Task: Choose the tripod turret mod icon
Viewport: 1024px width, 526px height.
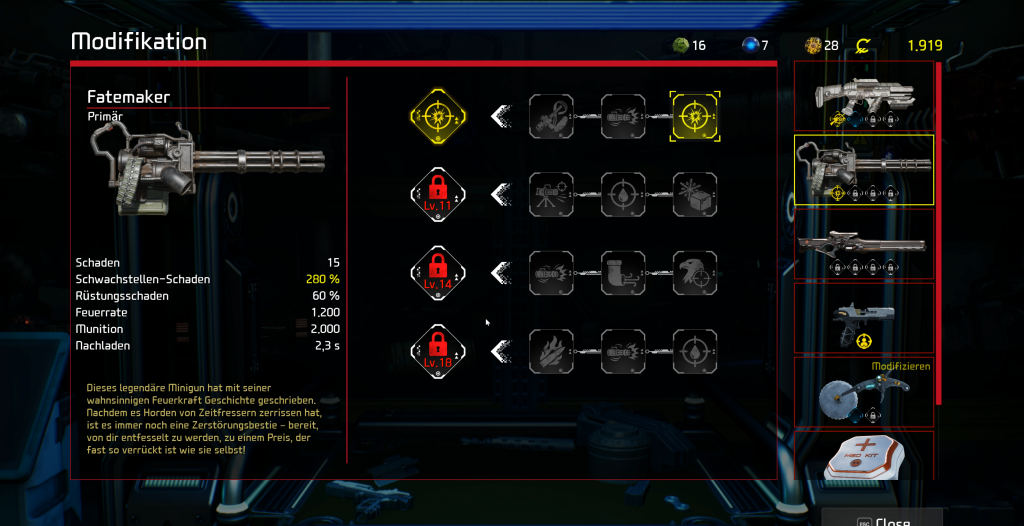Action: click(x=549, y=194)
